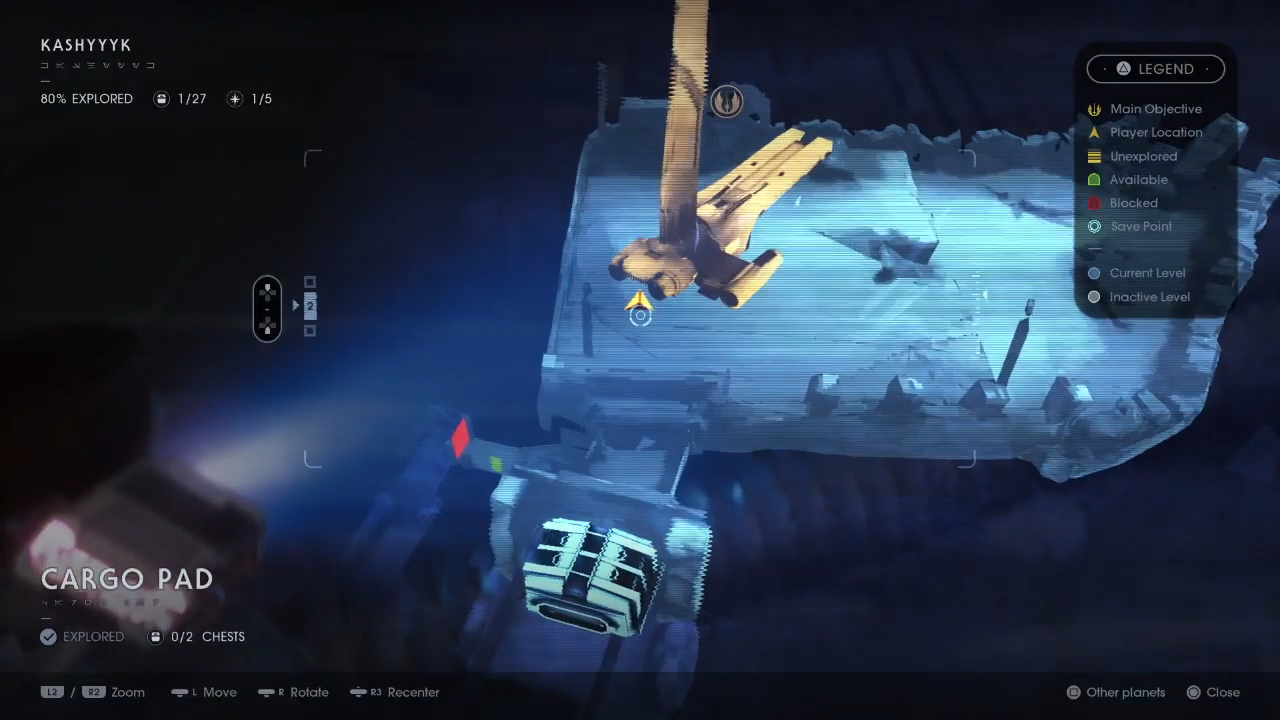Screen dimensions: 1280x720
Task: Click the D-pad level navigation widget
Action: coord(267,308)
